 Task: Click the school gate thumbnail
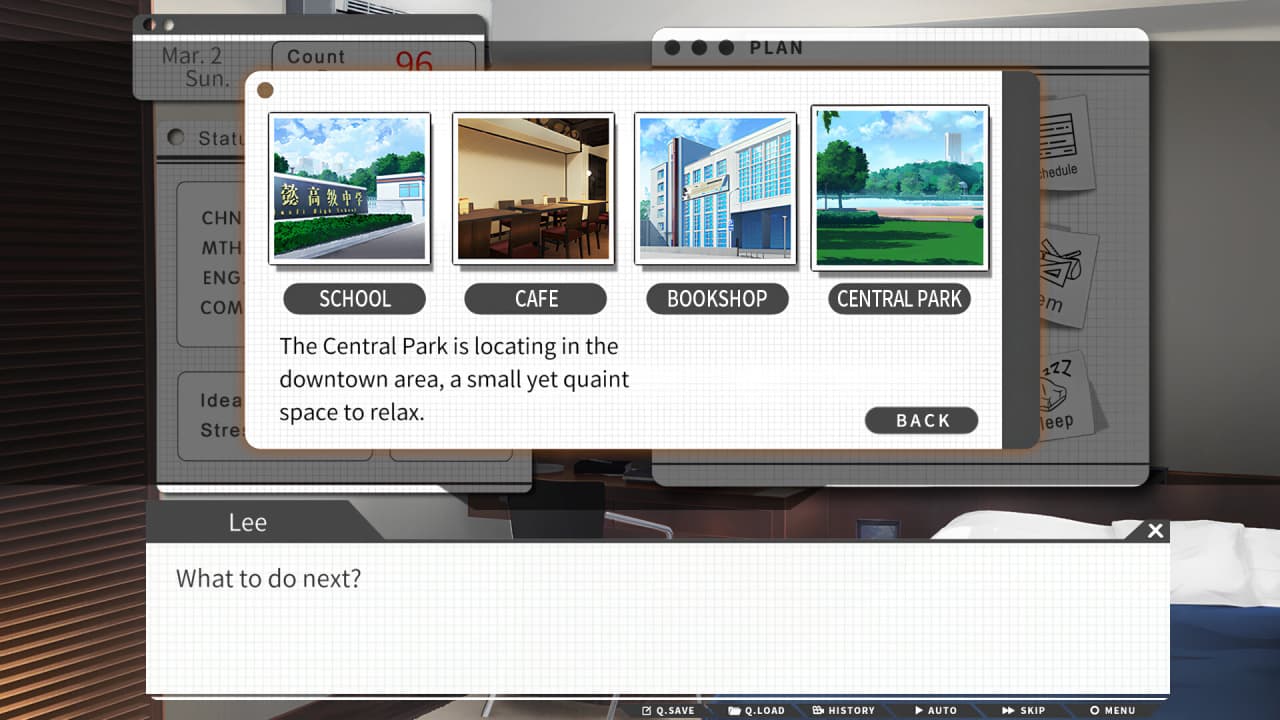click(349, 188)
